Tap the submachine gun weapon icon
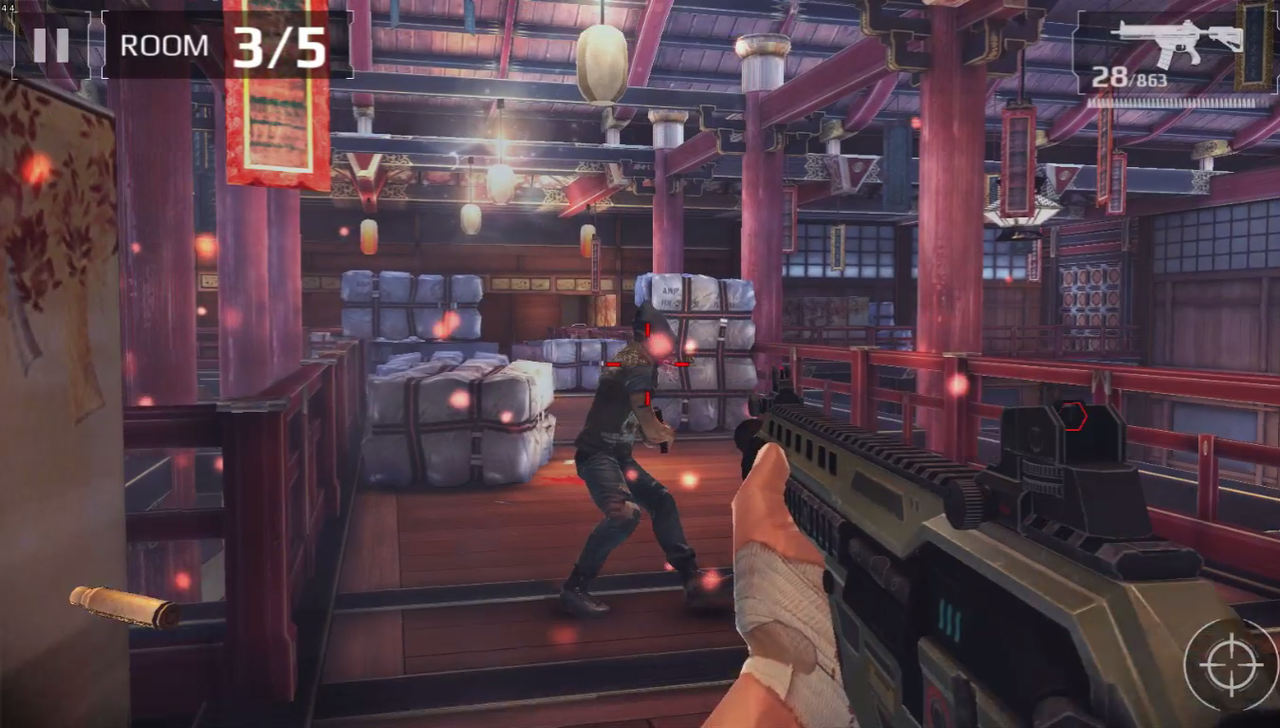Screen dimensions: 1280x728 click(x=1179, y=42)
